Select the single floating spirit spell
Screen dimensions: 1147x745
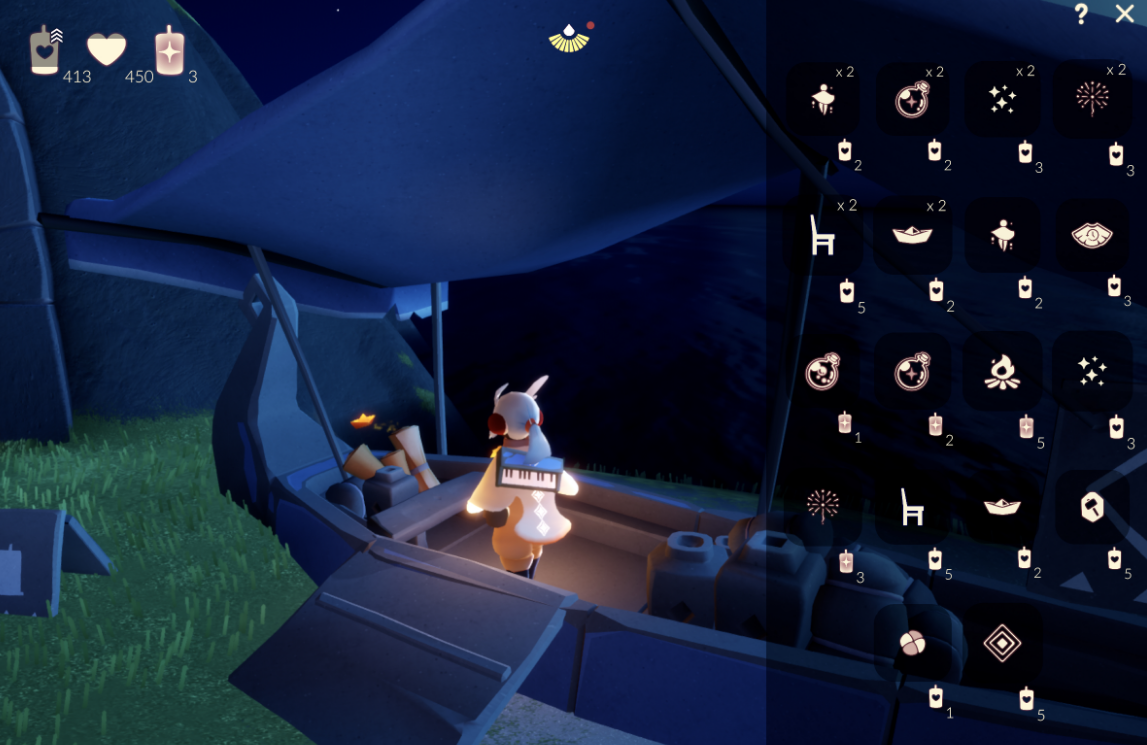1002,235
